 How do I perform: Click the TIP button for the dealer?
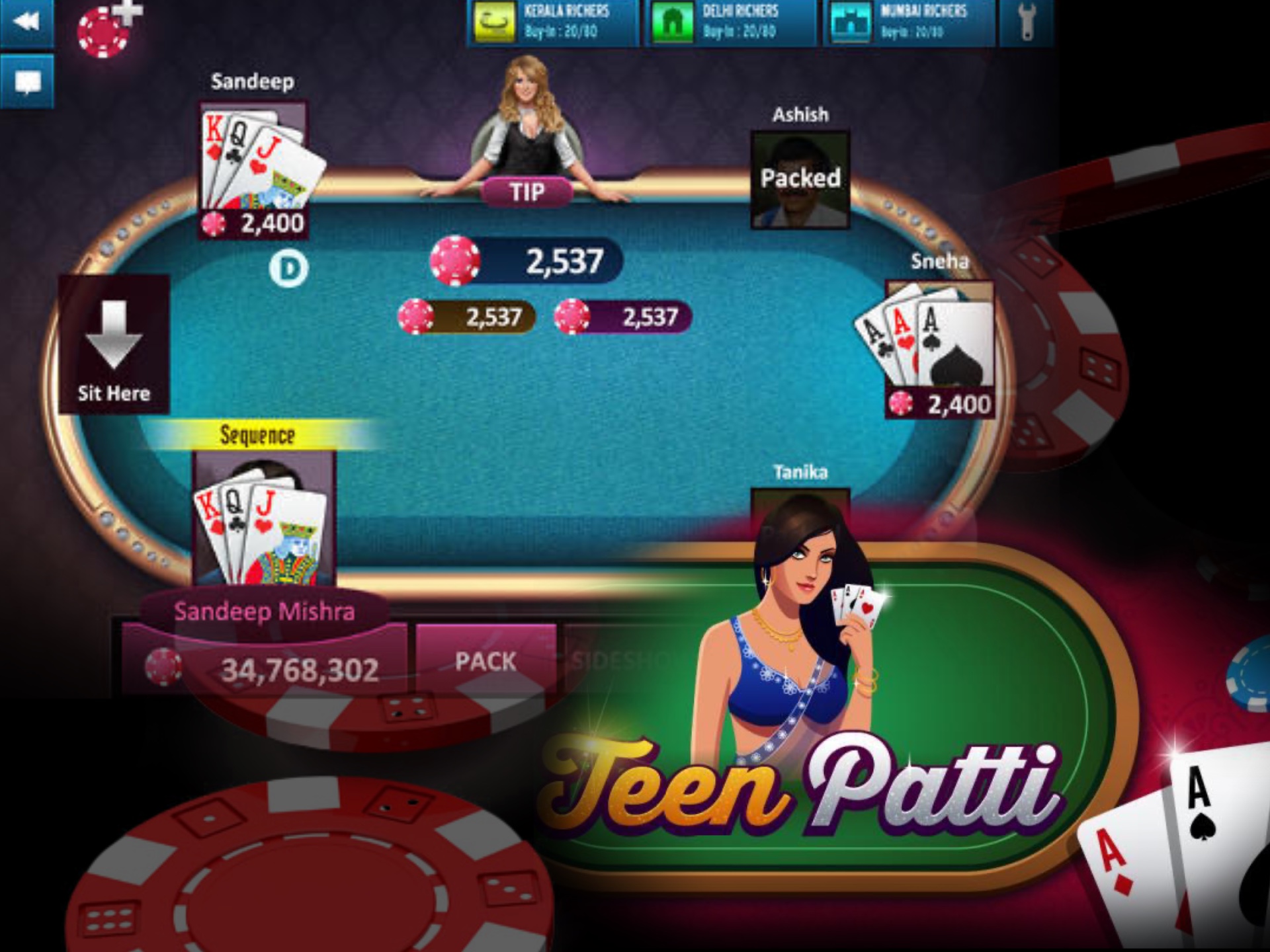click(x=527, y=192)
